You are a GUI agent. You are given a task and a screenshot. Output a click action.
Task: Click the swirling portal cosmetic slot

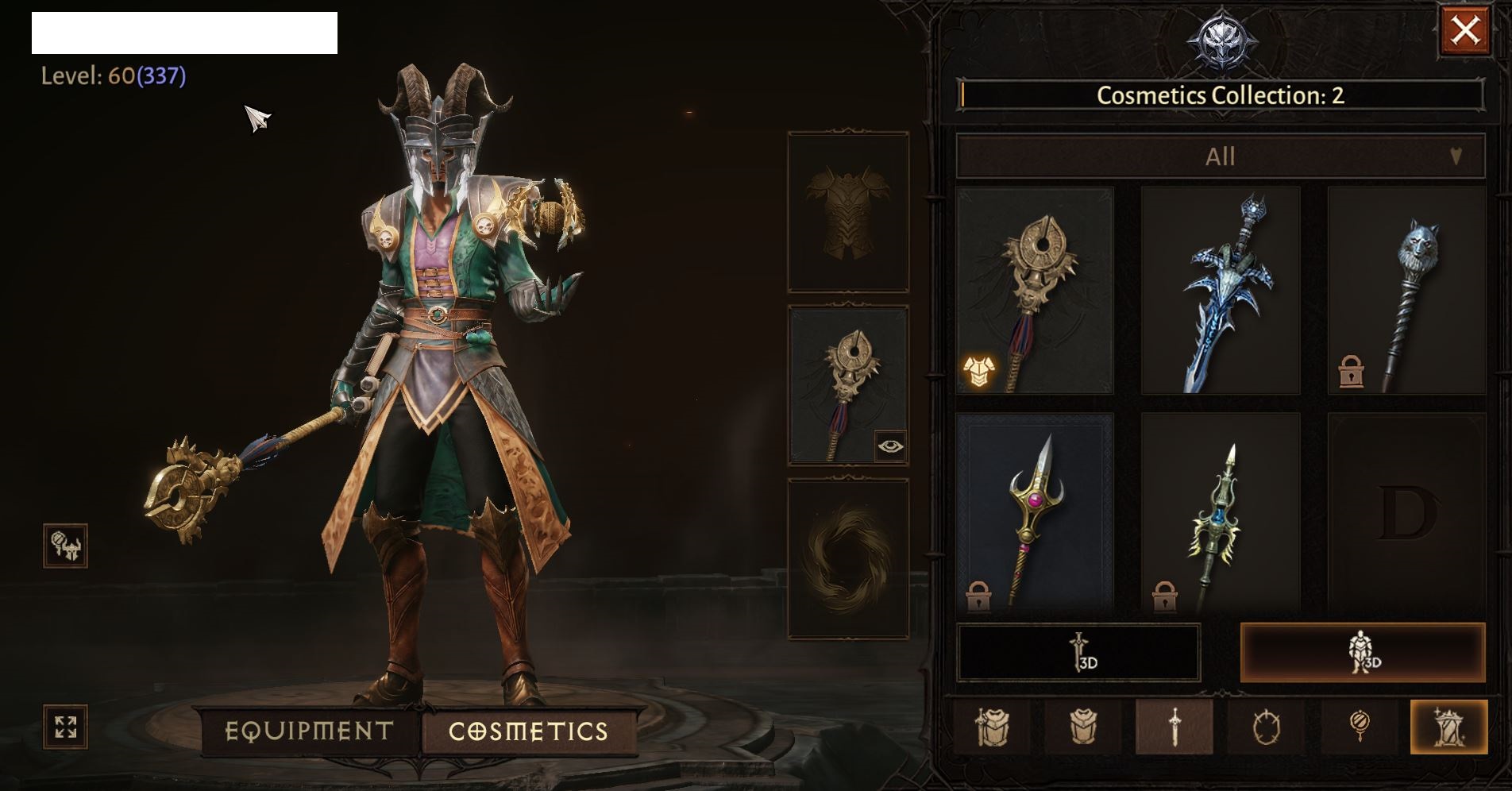point(848,559)
